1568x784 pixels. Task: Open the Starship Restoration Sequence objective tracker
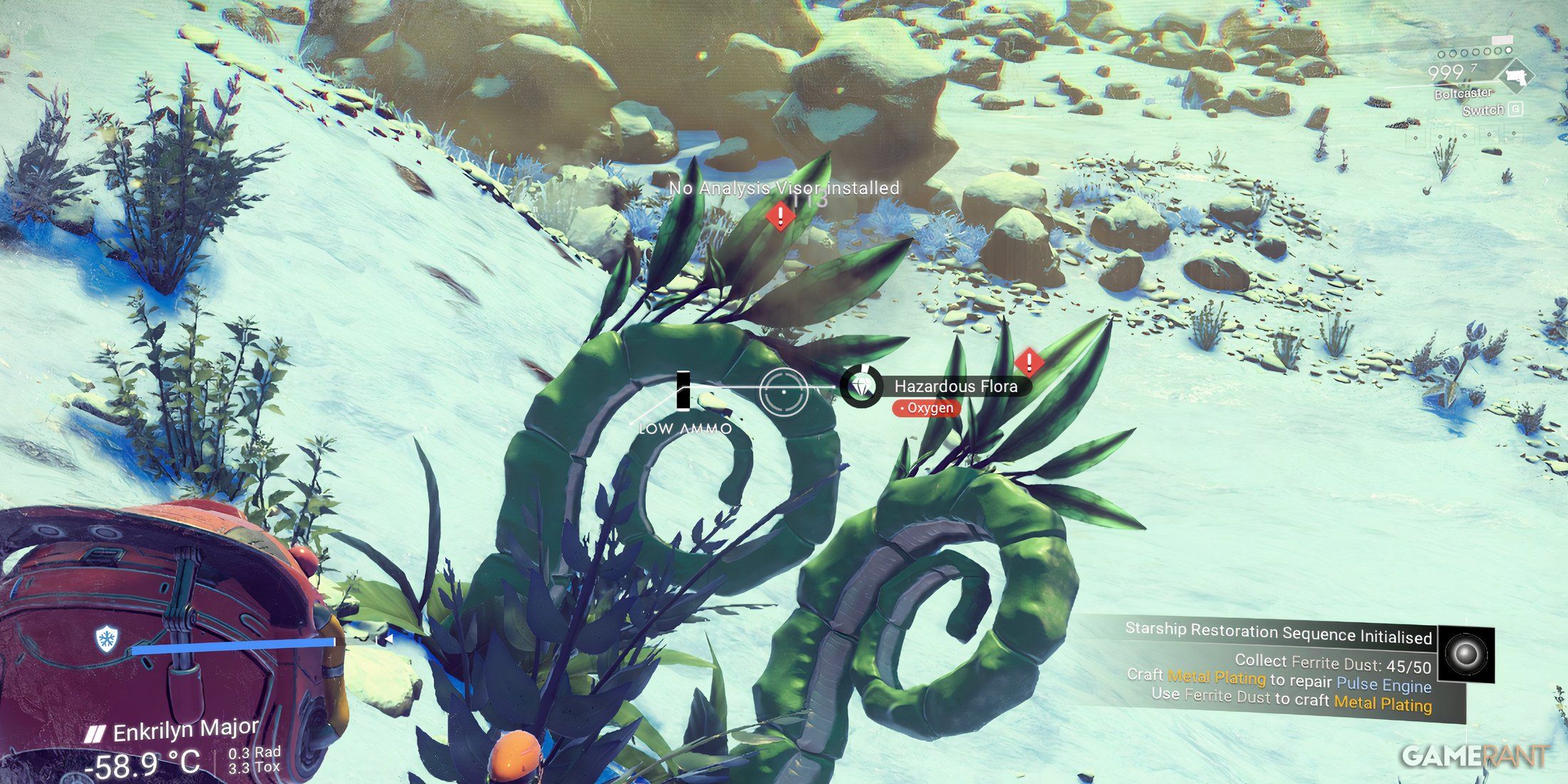pos(1279,634)
